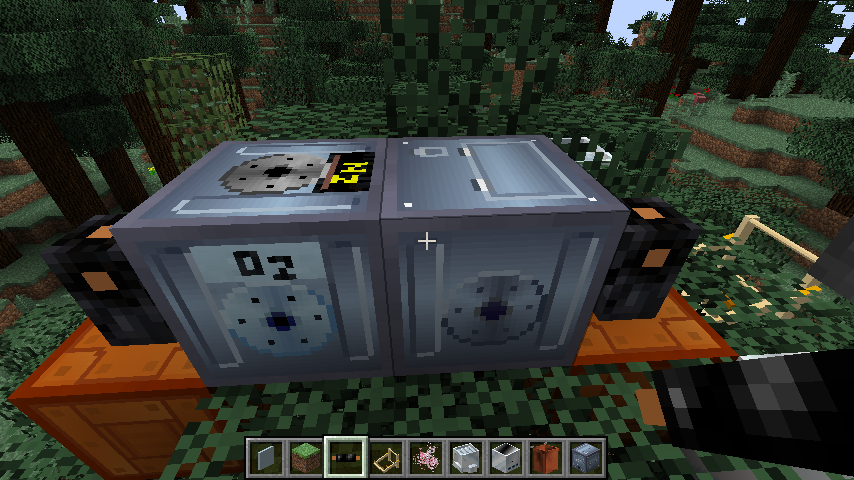Choose the dark gray studded block slot
854x480 pixels.
(x=586, y=458)
